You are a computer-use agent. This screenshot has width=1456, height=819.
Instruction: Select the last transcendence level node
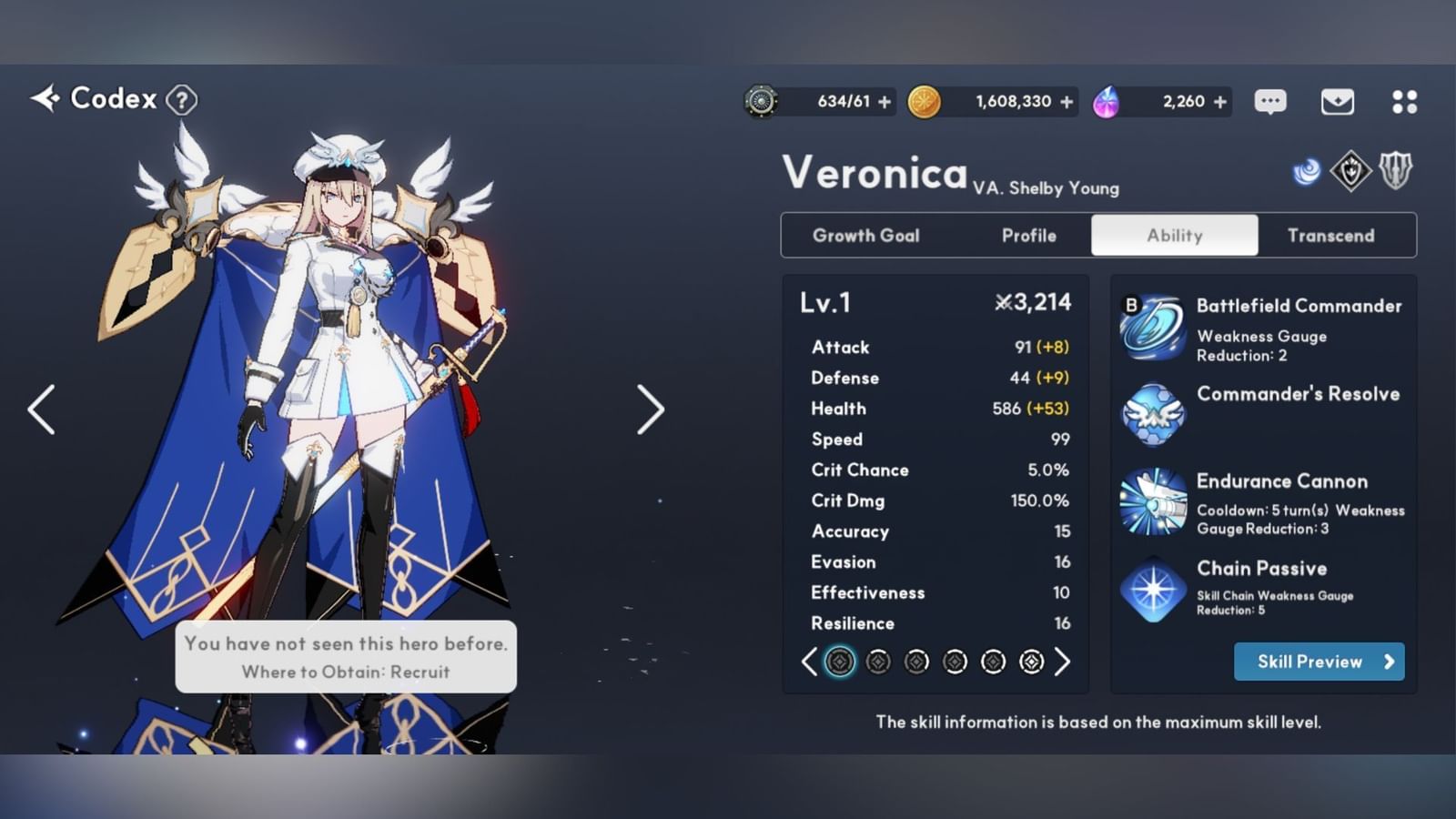[1030, 662]
